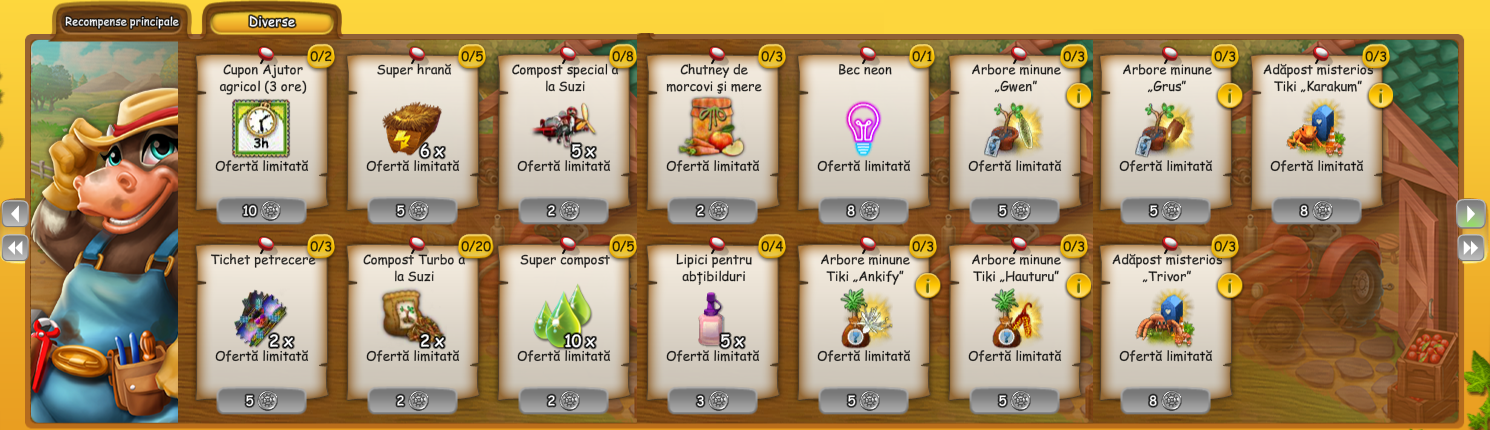
Task: View info on Arbore minune Tiki Hauturu
Action: pyautogui.click(x=1078, y=286)
